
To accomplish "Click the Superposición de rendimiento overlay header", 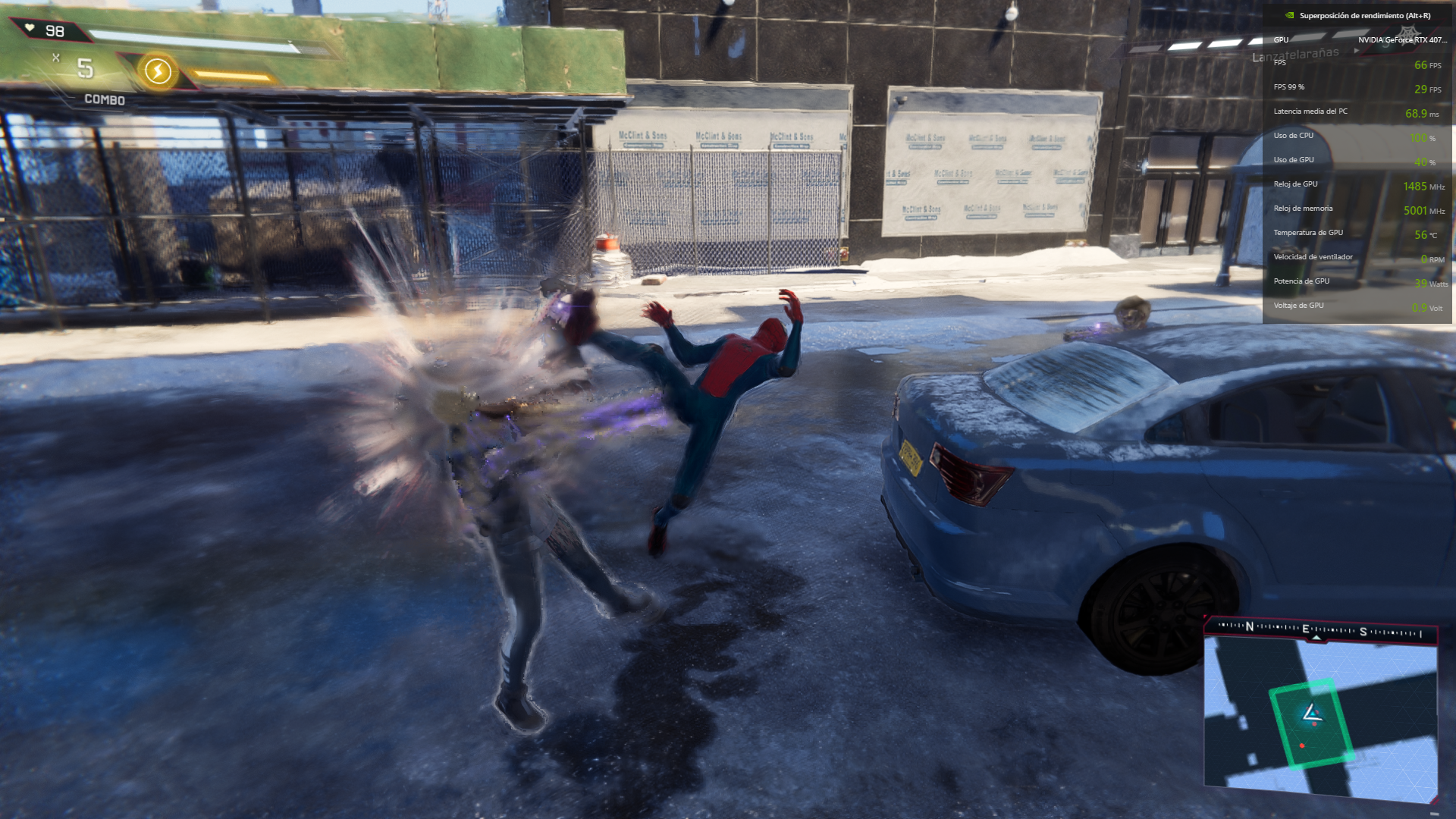I will pyautogui.click(x=1364, y=15).
